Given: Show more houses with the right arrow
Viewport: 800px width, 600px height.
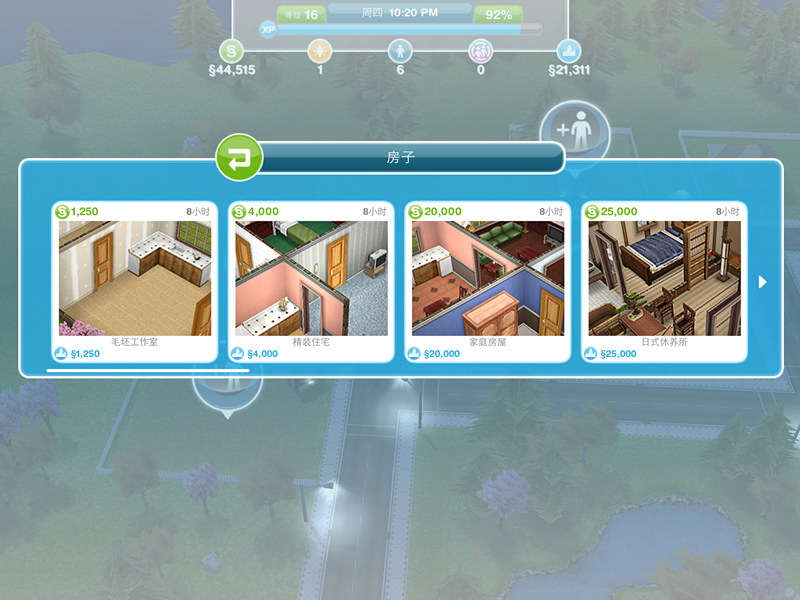Looking at the screenshot, I should pyautogui.click(x=763, y=282).
